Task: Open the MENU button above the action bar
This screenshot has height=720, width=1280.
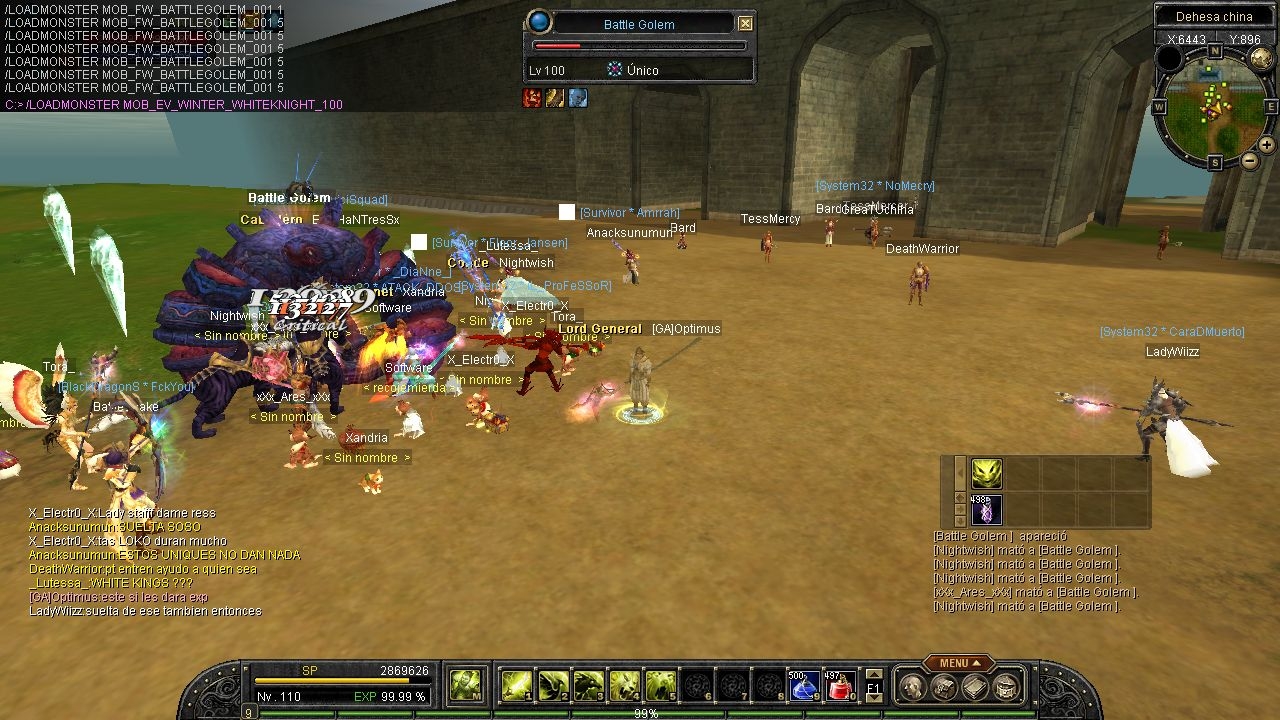Action: tap(955, 662)
